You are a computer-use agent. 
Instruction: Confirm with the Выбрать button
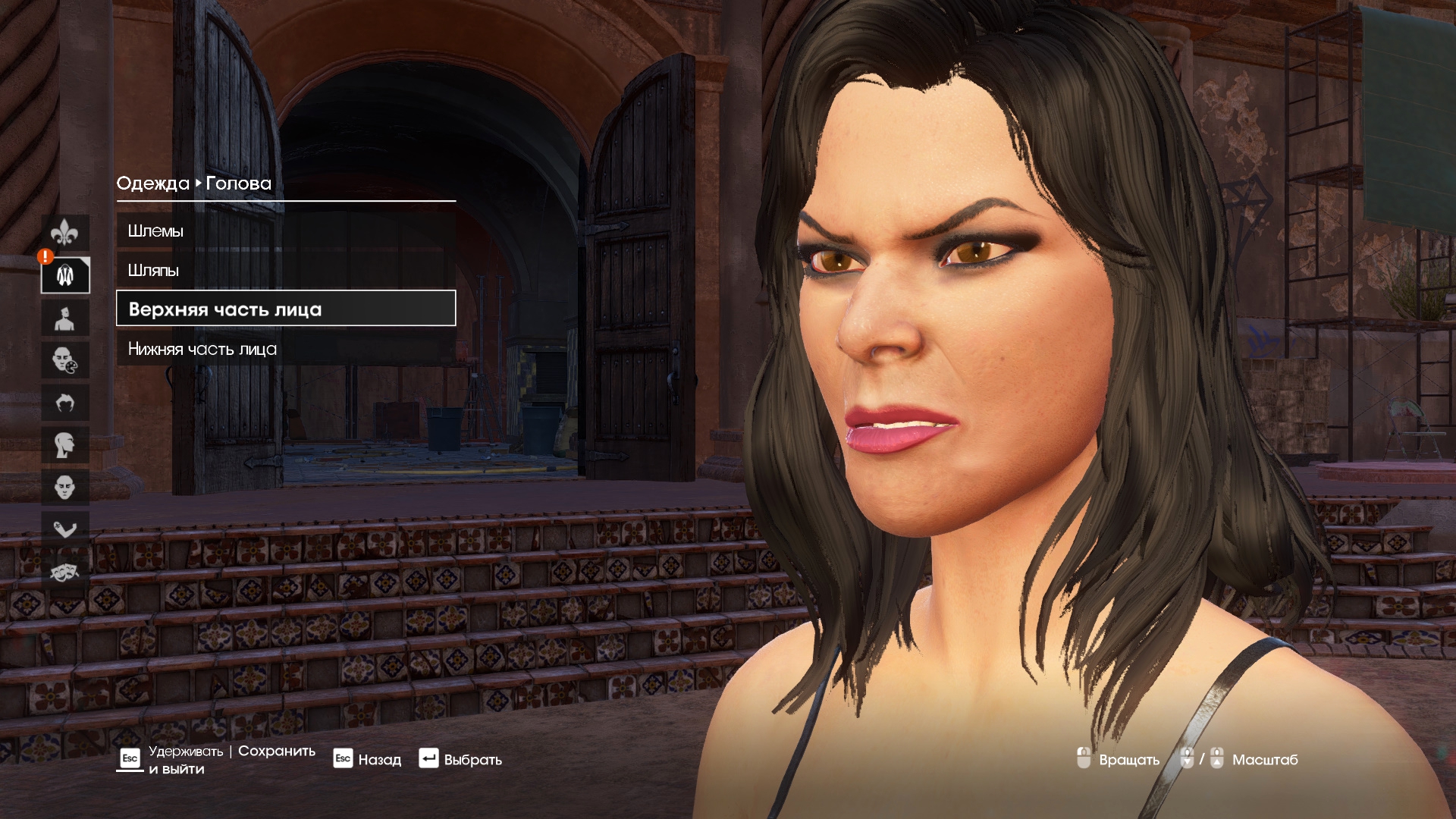pos(460,759)
